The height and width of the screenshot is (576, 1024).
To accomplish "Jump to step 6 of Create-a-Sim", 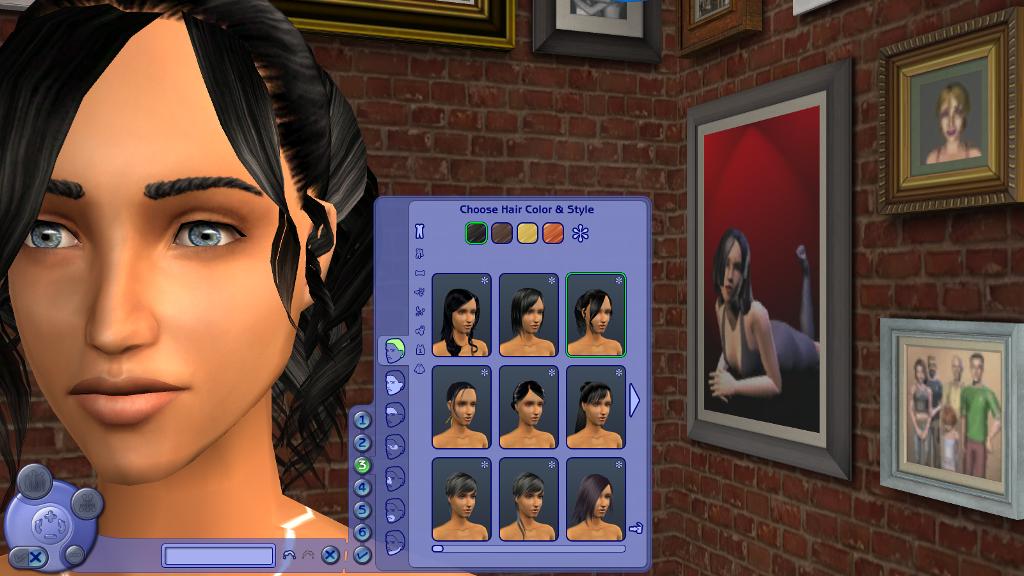I will 362,533.
